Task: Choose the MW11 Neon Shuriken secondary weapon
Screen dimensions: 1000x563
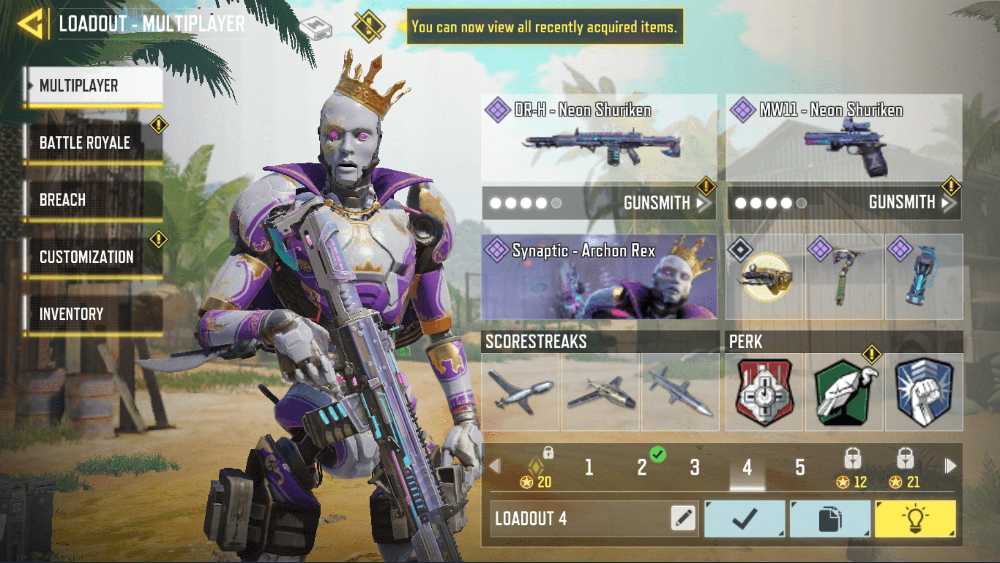Action: coord(844,139)
